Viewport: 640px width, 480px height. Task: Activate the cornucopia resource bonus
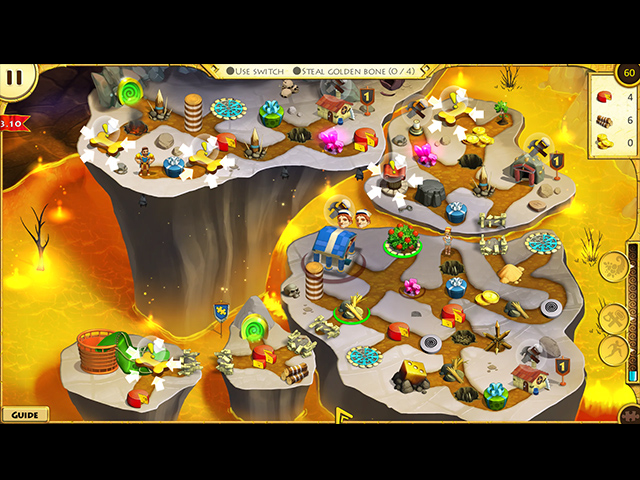point(613,268)
